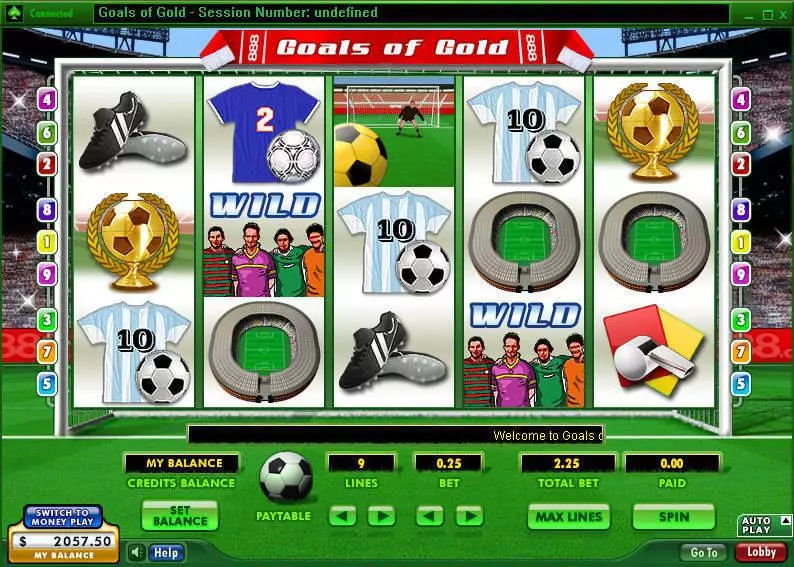Decrease the number of lines
Viewport: 794px width, 567px height.
(343, 517)
